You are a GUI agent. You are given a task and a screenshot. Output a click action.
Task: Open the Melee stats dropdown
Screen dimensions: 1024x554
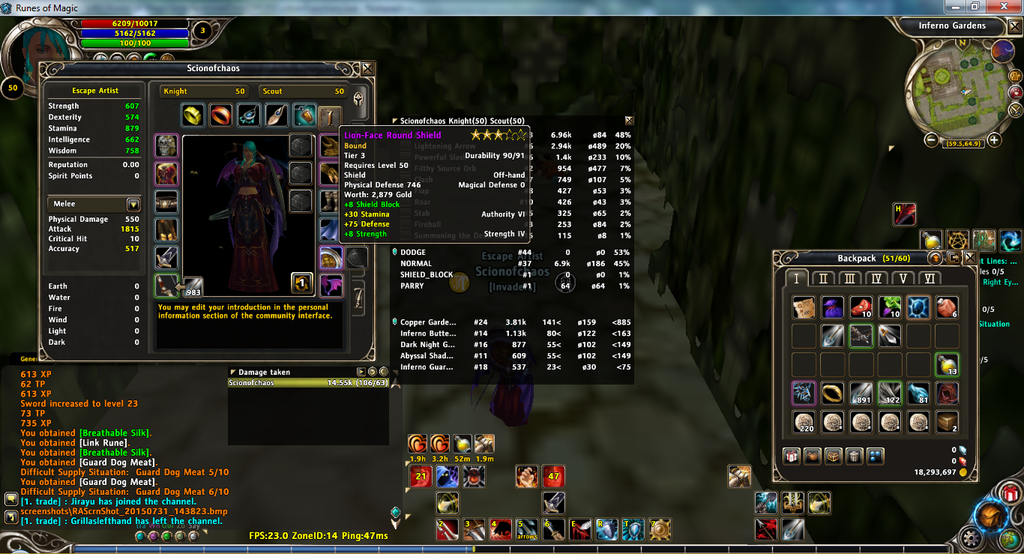pyautogui.click(x=133, y=204)
